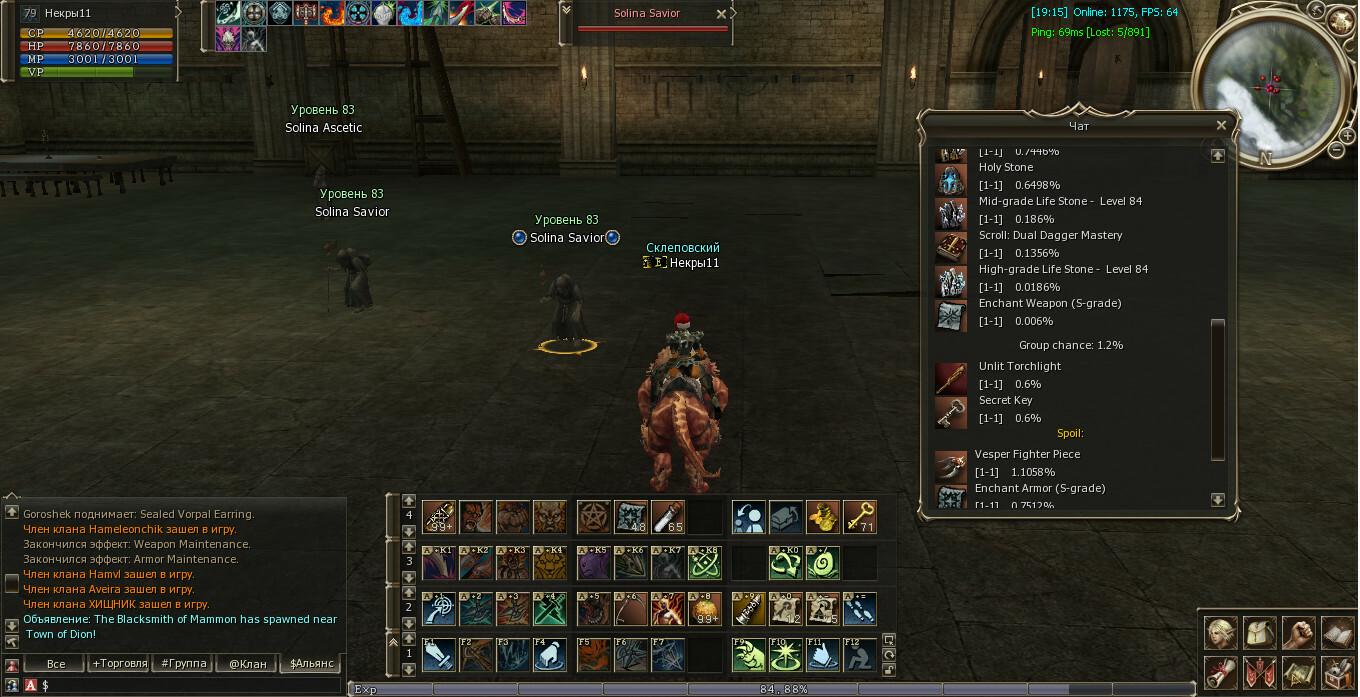Open the clan banners icon
Image resolution: width=1360 pixels, height=697 pixels.
coord(1258,672)
